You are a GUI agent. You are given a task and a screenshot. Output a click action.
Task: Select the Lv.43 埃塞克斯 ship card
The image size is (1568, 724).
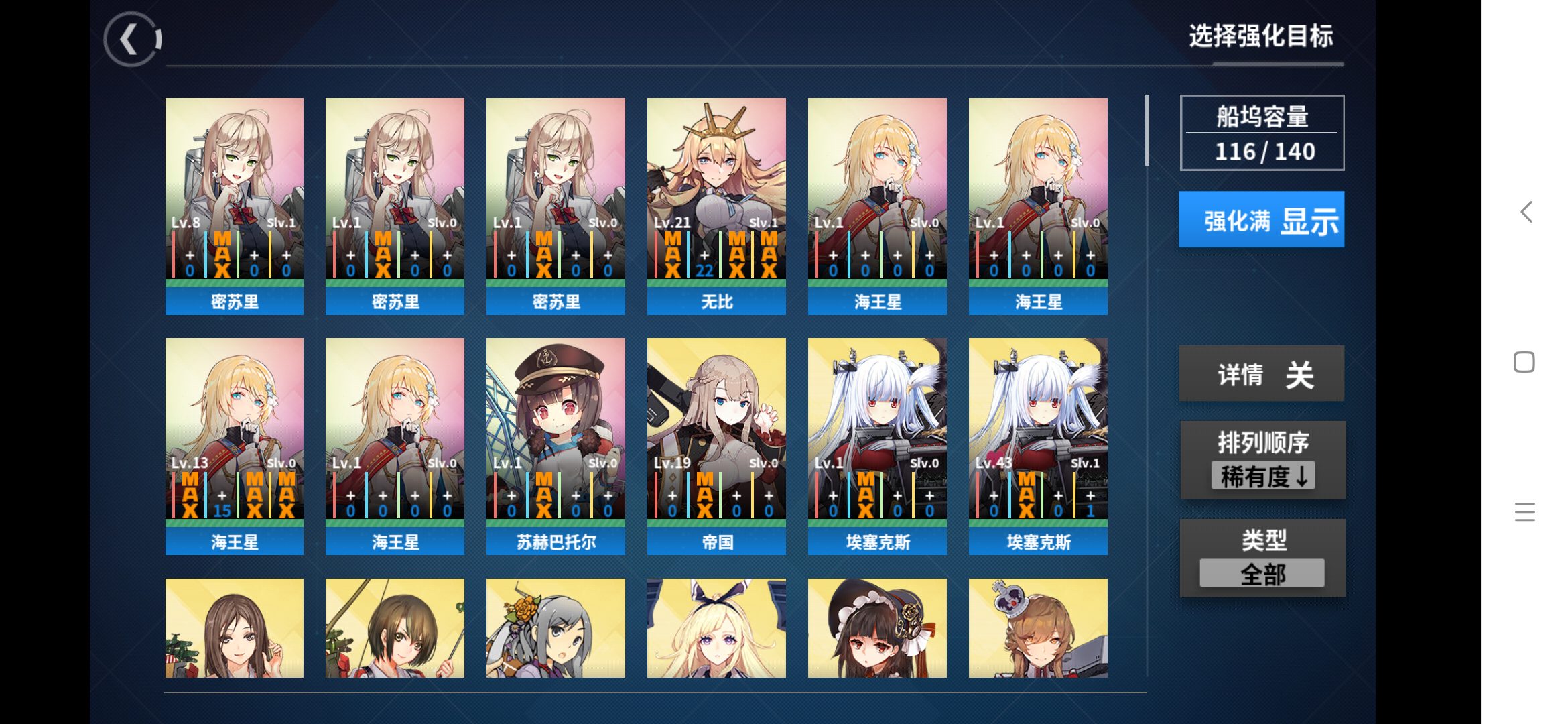tap(1038, 446)
